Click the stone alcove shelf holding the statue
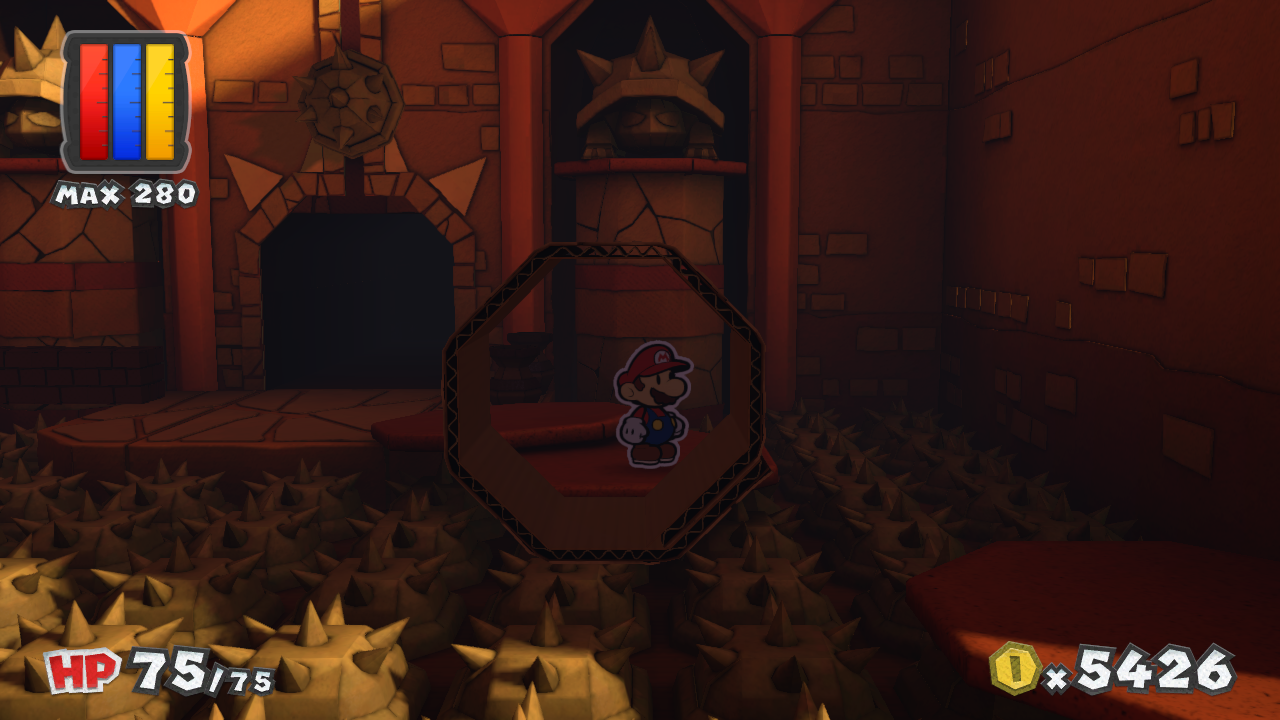 pyautogui.click(x=645, y=165)
